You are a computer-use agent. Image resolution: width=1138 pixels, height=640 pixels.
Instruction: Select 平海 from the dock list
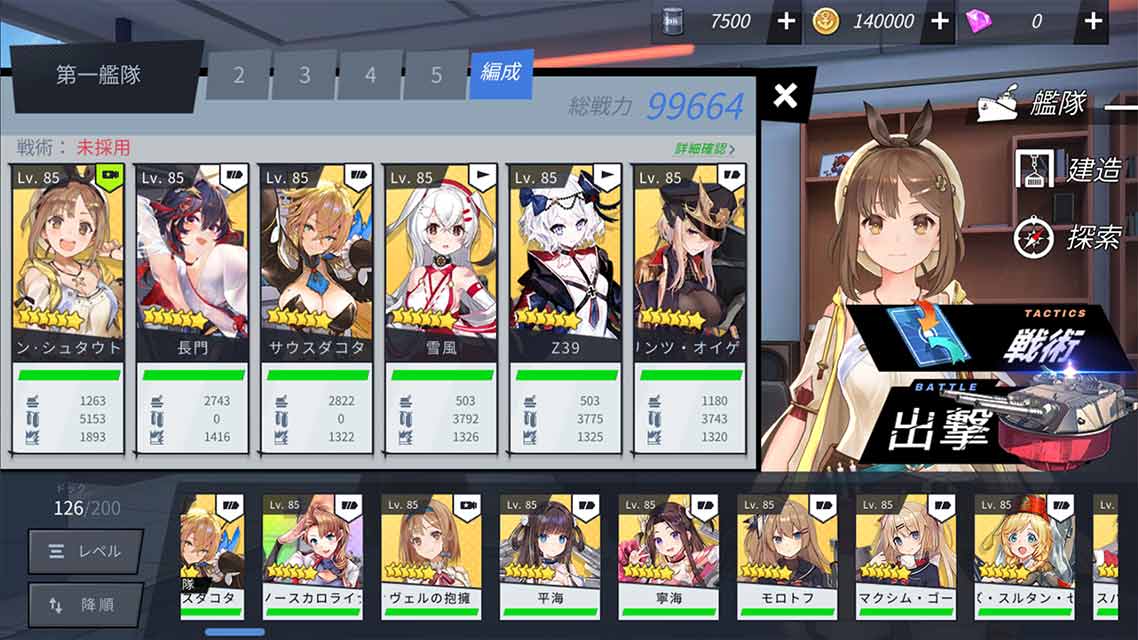tap(549, 555)
